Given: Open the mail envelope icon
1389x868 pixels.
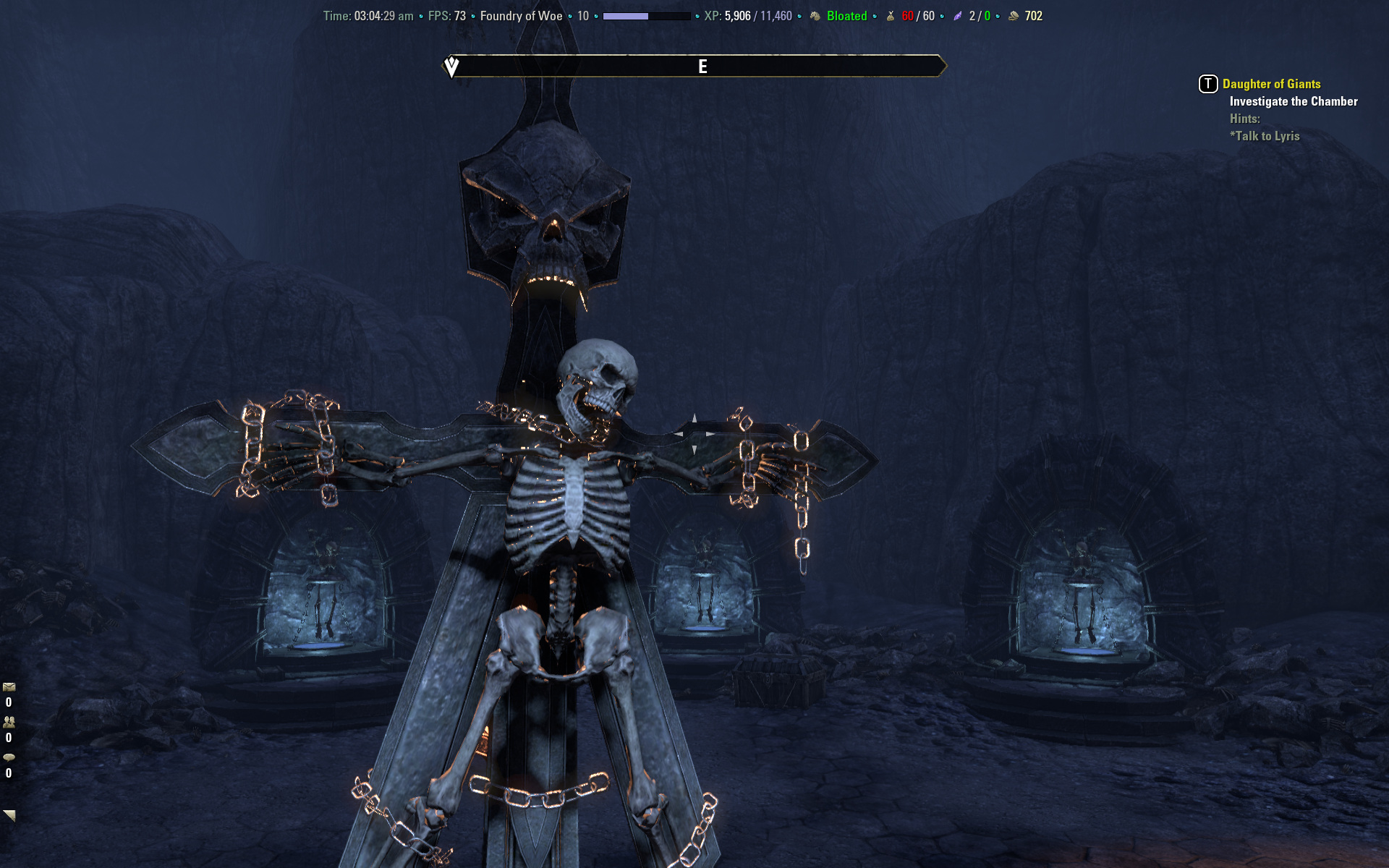Looking at the screenshot, I should tap(9, 687).
